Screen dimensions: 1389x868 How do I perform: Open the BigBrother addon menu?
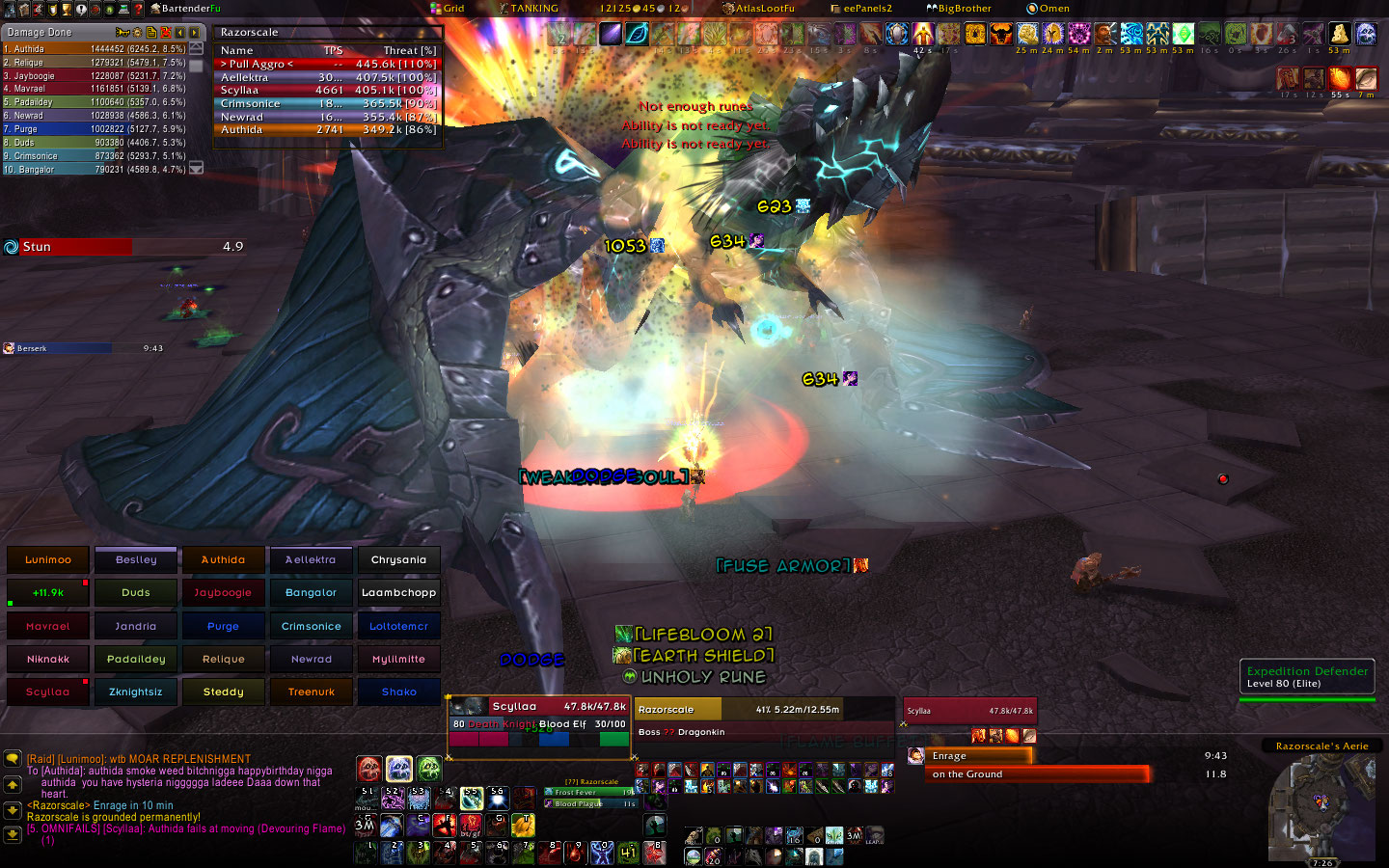tap(959, 8)
